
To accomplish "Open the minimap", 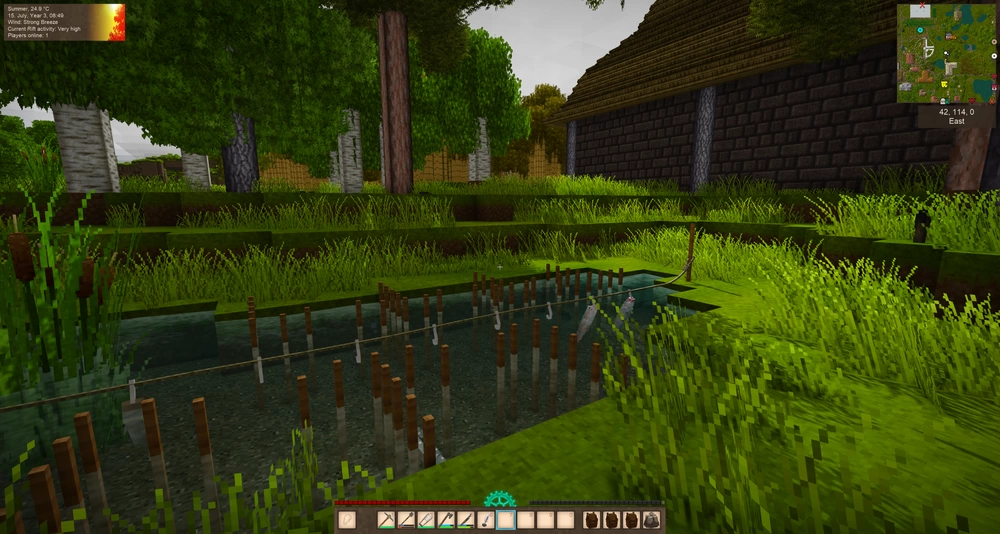I will coord(945,53).
